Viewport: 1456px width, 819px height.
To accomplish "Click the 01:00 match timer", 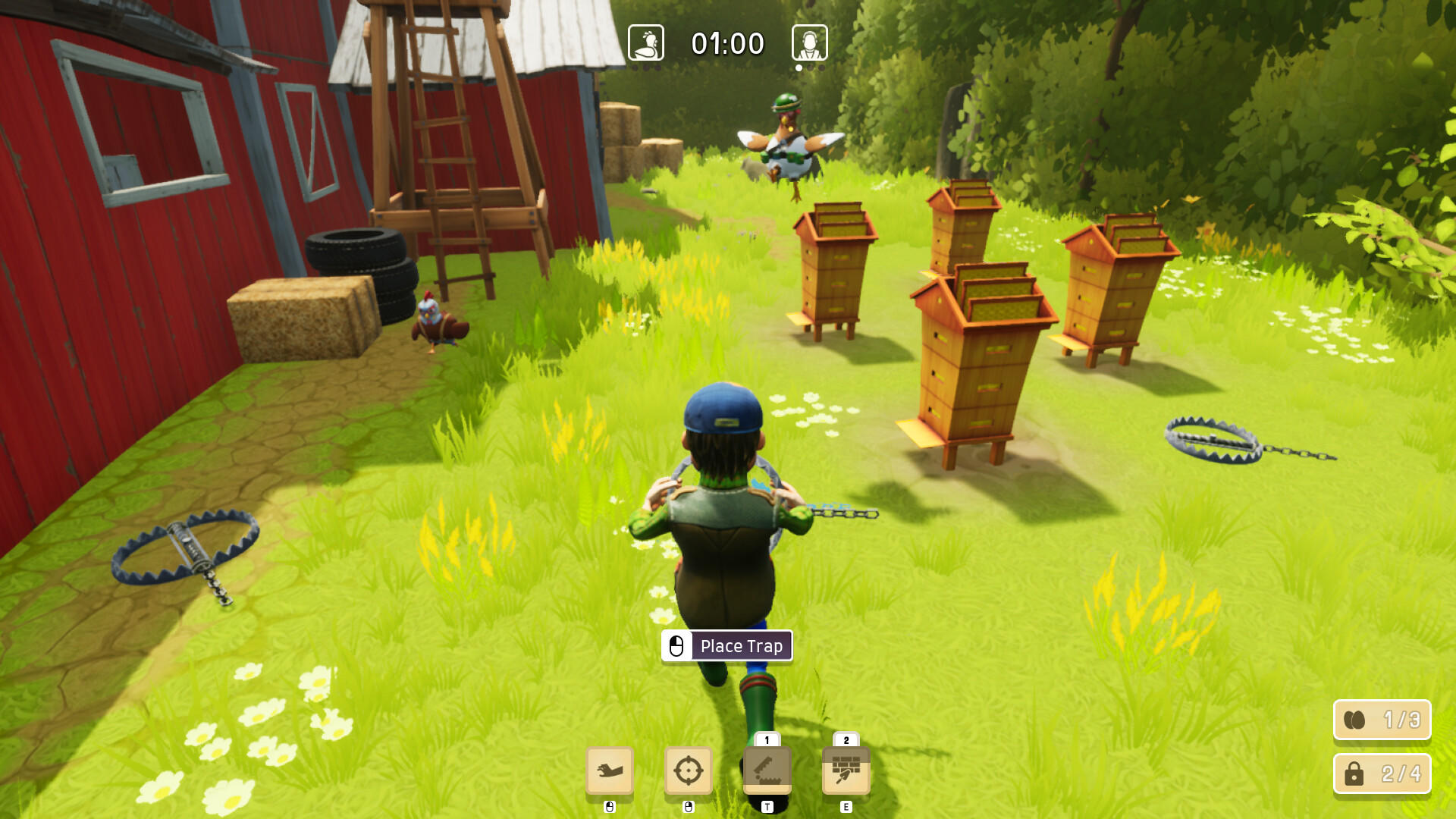I will tap(726, 43).
